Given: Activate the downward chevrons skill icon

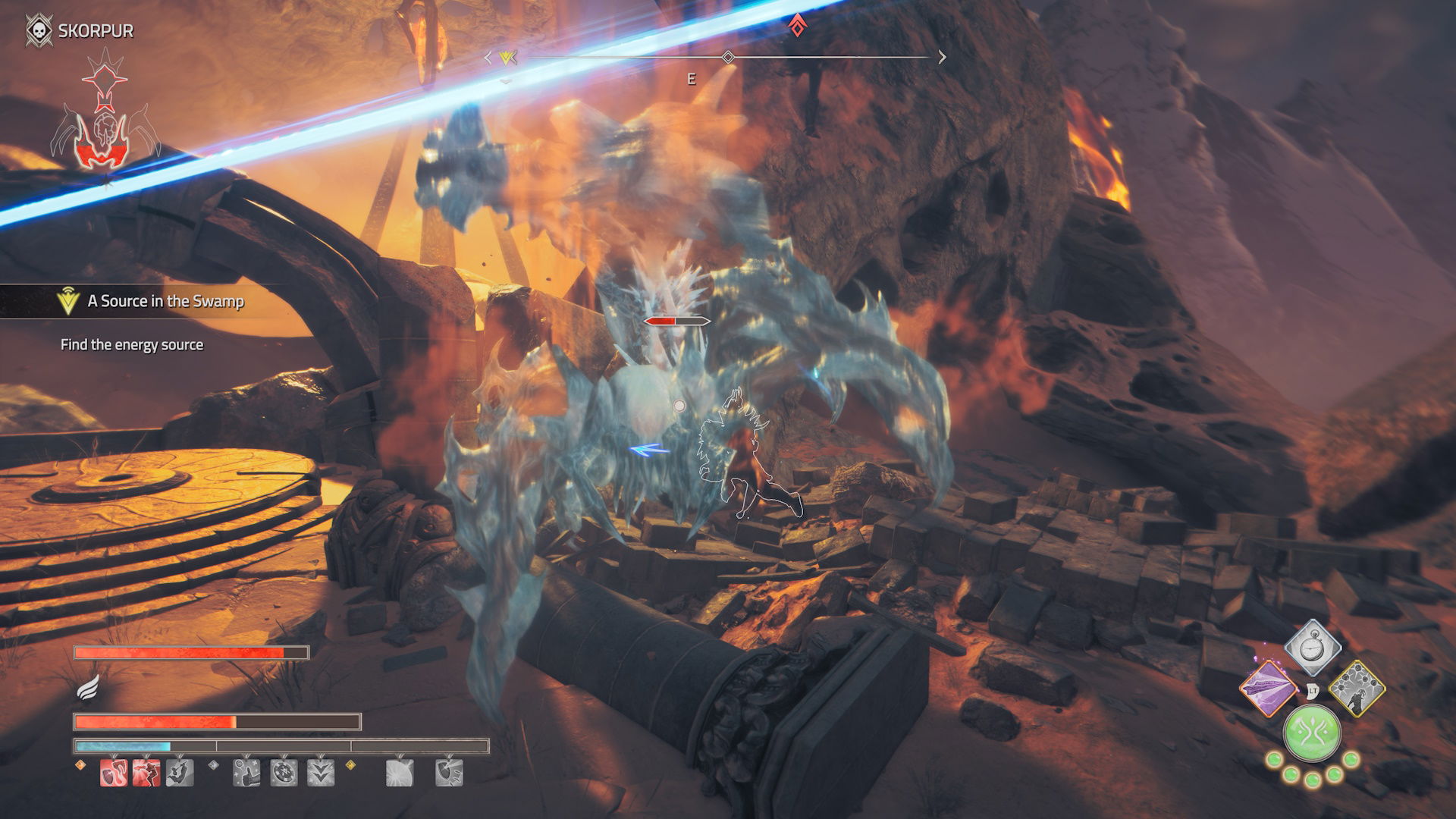Looking at the screenshot, I should click(321, 773).
